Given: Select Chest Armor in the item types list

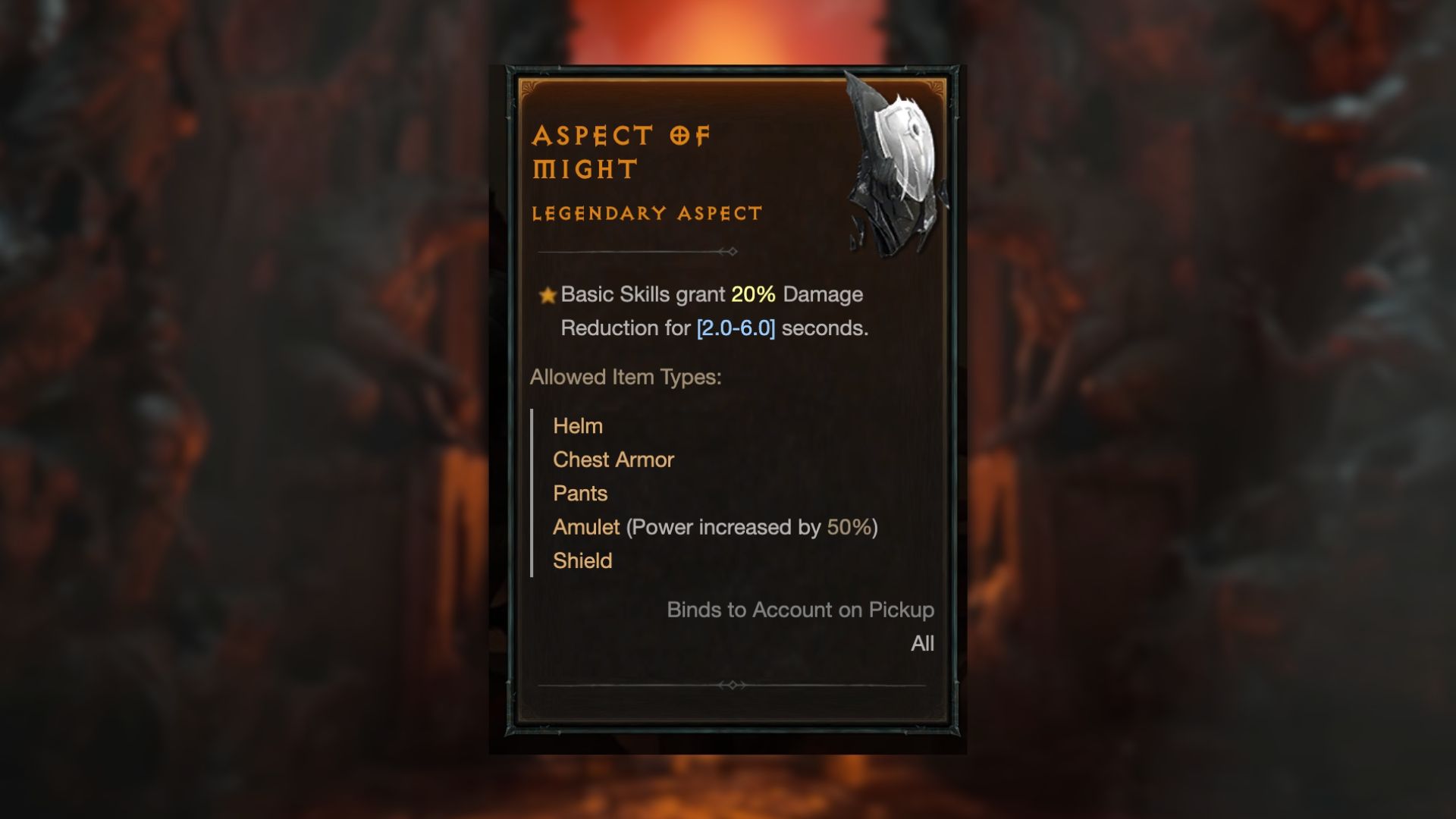Looking at the screenshot, I should coord(613,460).
